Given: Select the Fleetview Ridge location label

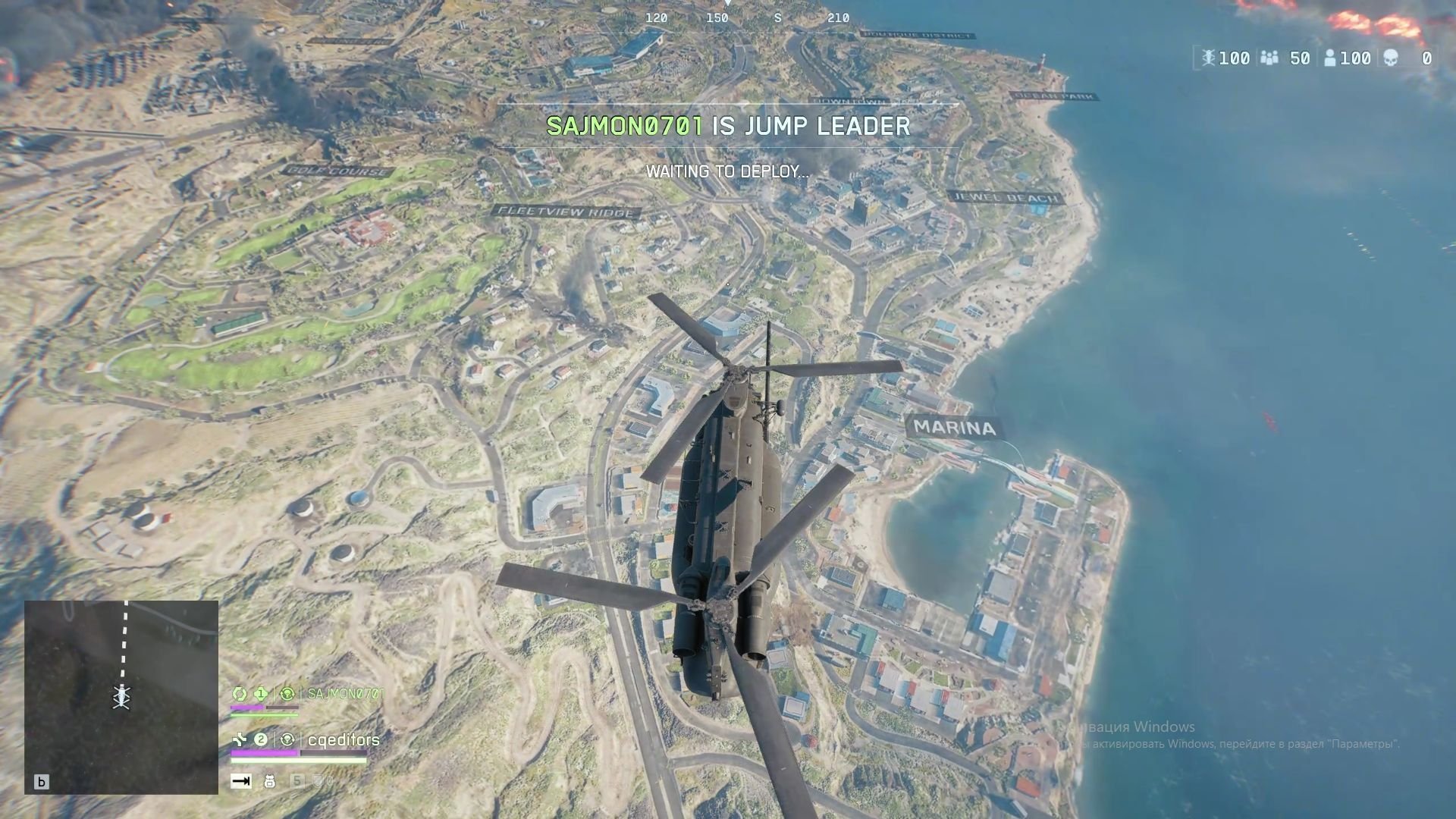Looking at the screenshot, I should 566,212.
